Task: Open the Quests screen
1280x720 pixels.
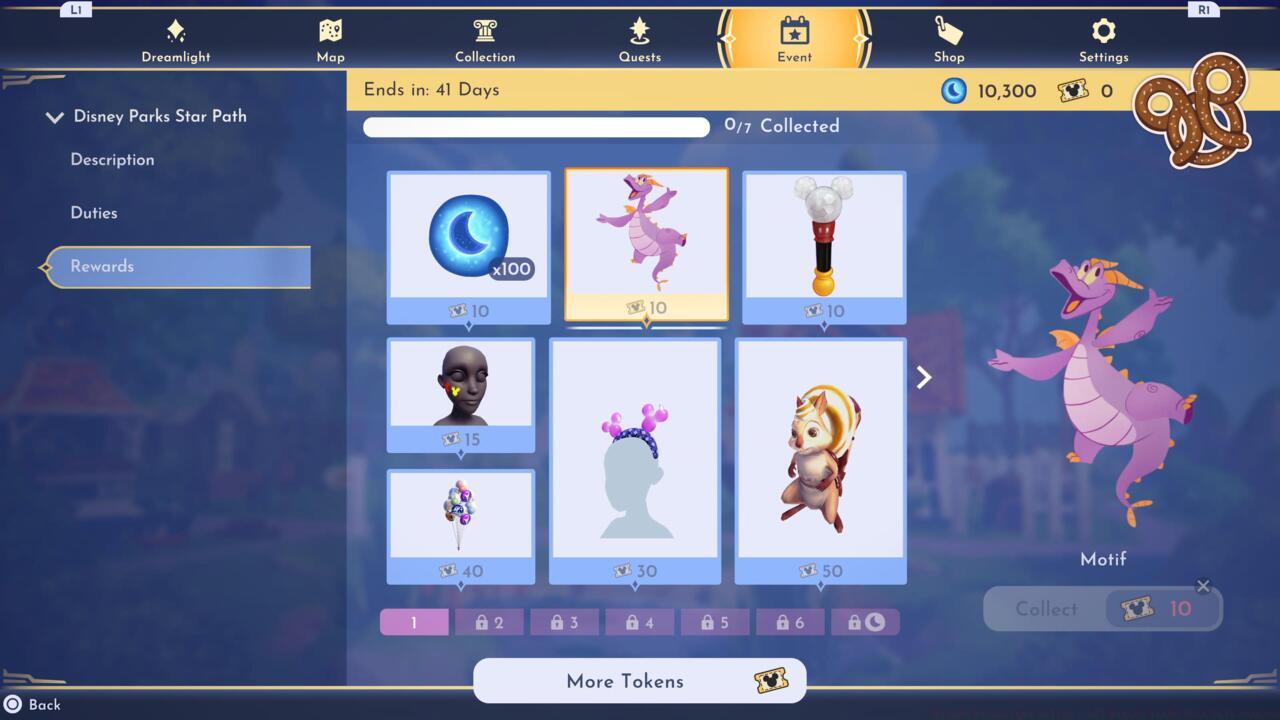Action: (x=640, y=38)
